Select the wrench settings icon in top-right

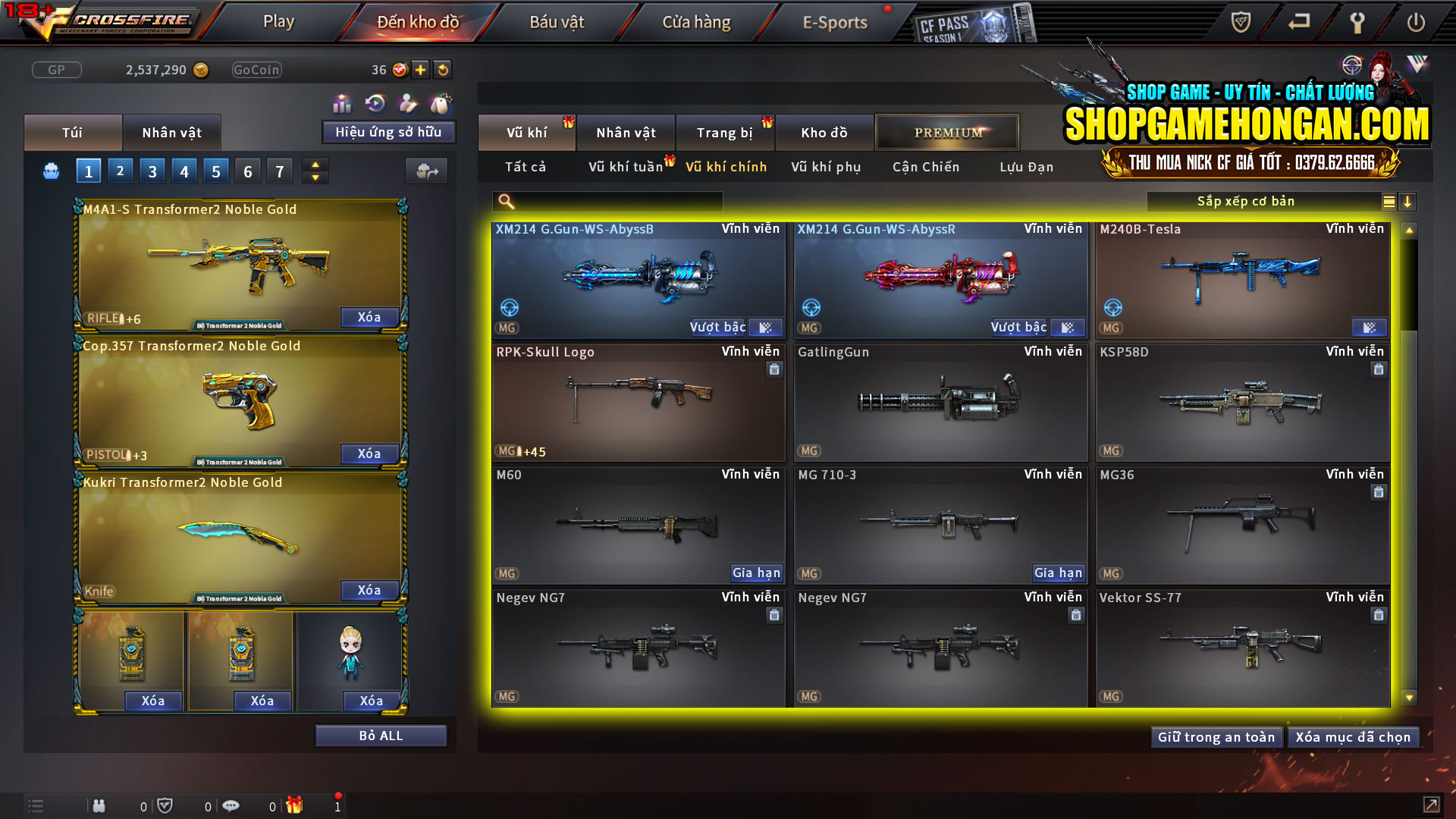tap(1357, 22)
